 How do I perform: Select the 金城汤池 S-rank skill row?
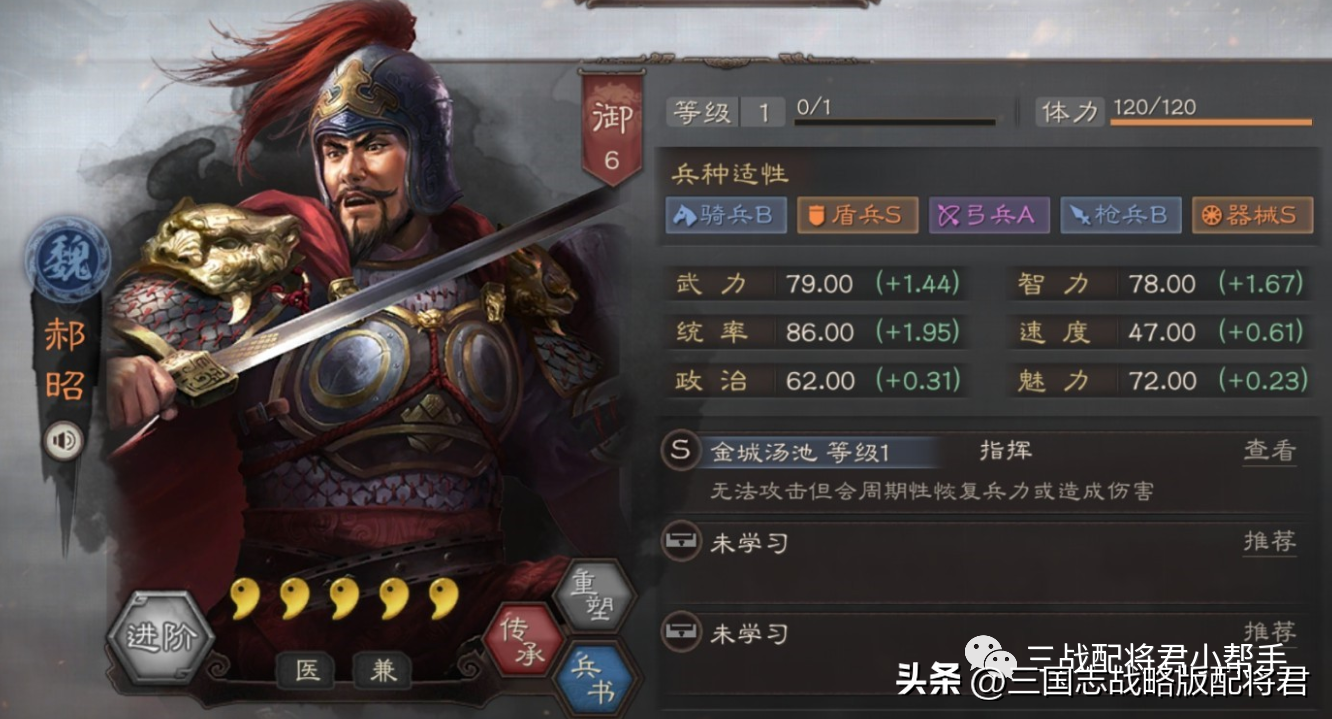pos(800,452)
